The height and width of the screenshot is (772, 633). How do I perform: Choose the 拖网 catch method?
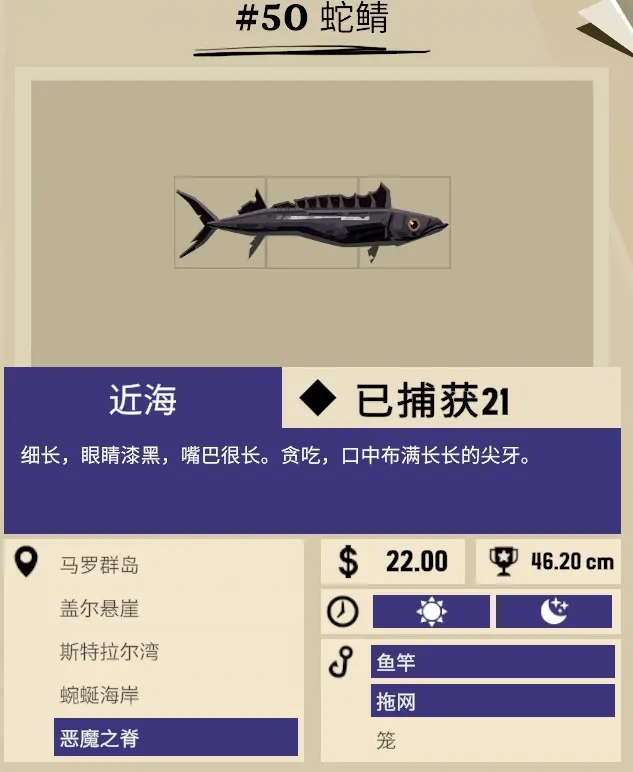(492, 702)
